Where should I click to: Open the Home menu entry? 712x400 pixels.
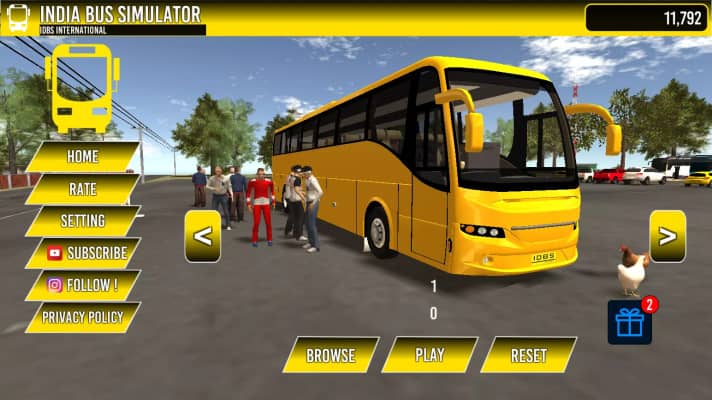click(x=82, y=157)
